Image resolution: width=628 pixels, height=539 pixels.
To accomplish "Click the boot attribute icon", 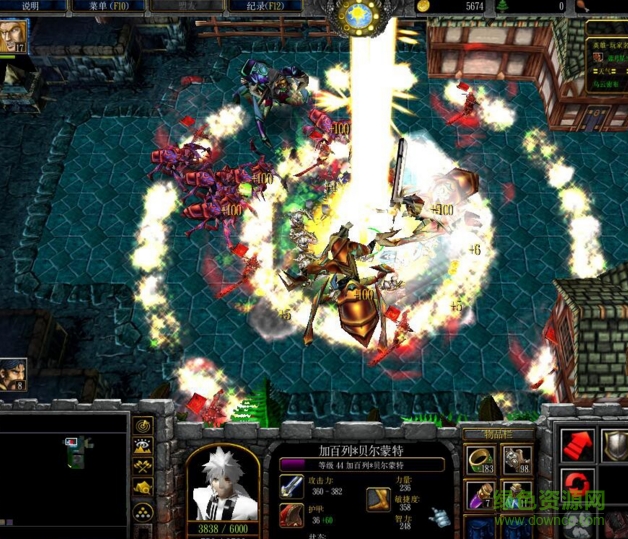I will tap(377, 497).
